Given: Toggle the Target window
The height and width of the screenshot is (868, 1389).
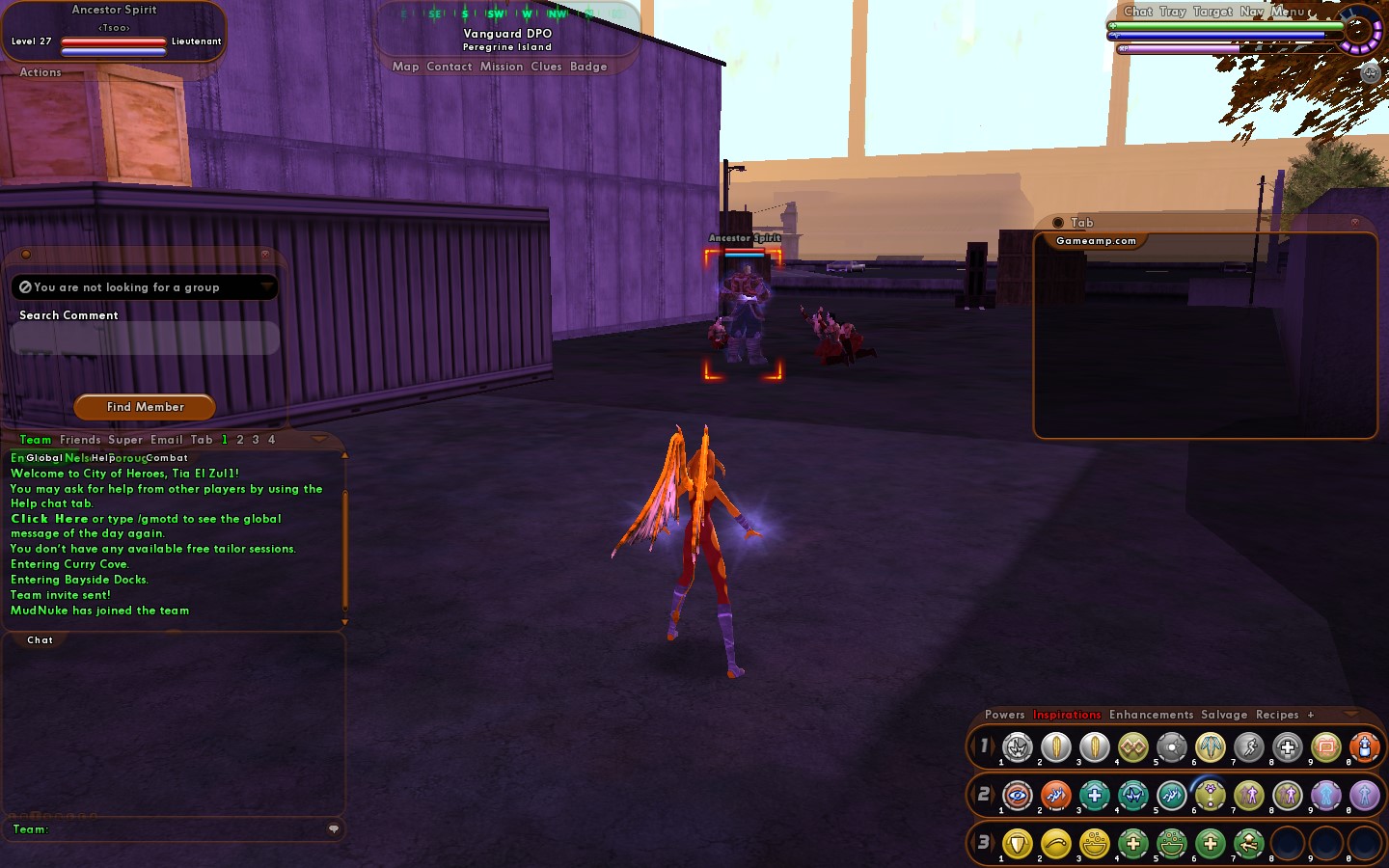Looking at the screenshot, I should click(x=1212, y=12).
